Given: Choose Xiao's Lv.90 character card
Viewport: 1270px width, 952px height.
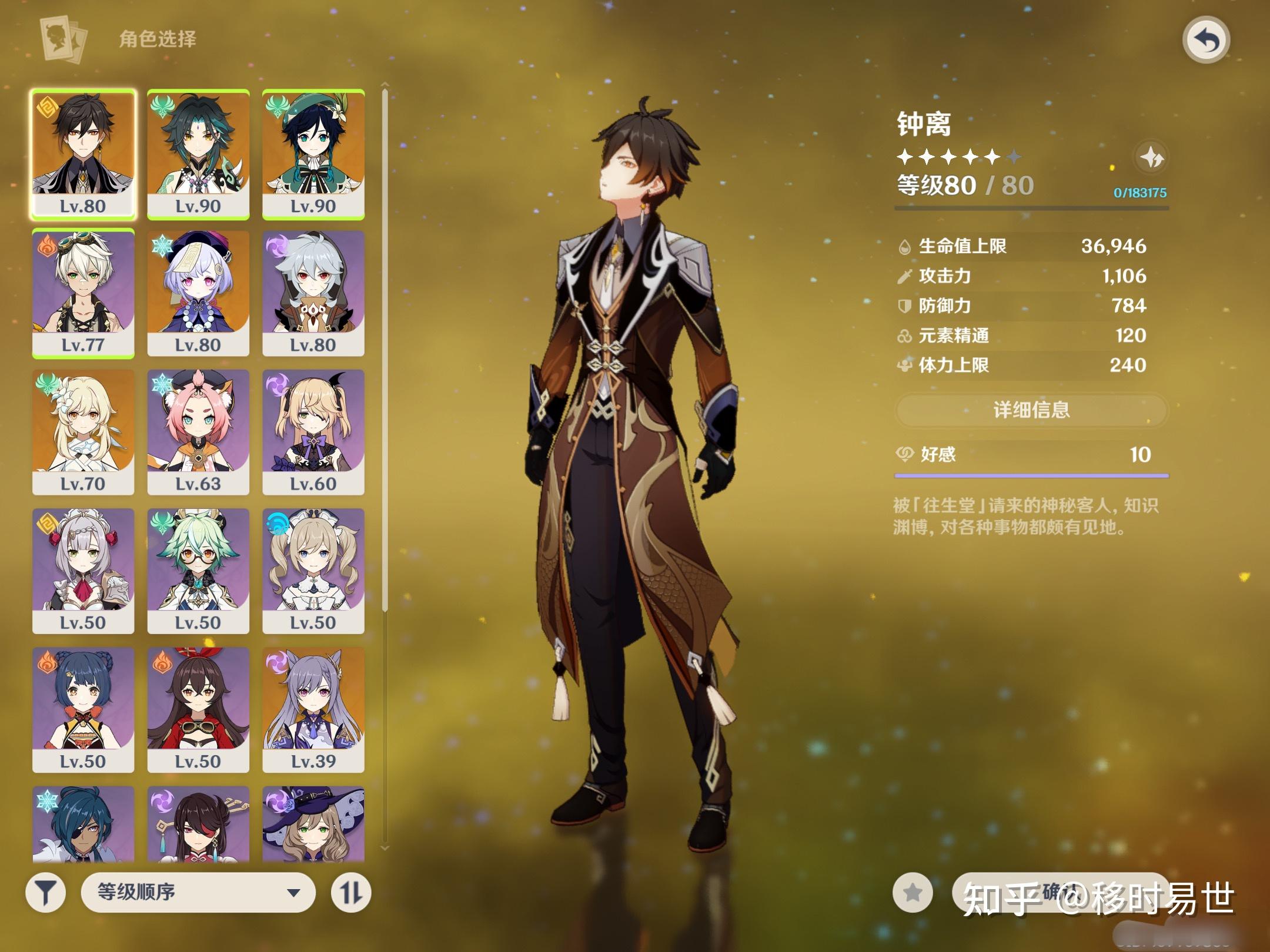Looking at the screenshot, I should point(198,154).
